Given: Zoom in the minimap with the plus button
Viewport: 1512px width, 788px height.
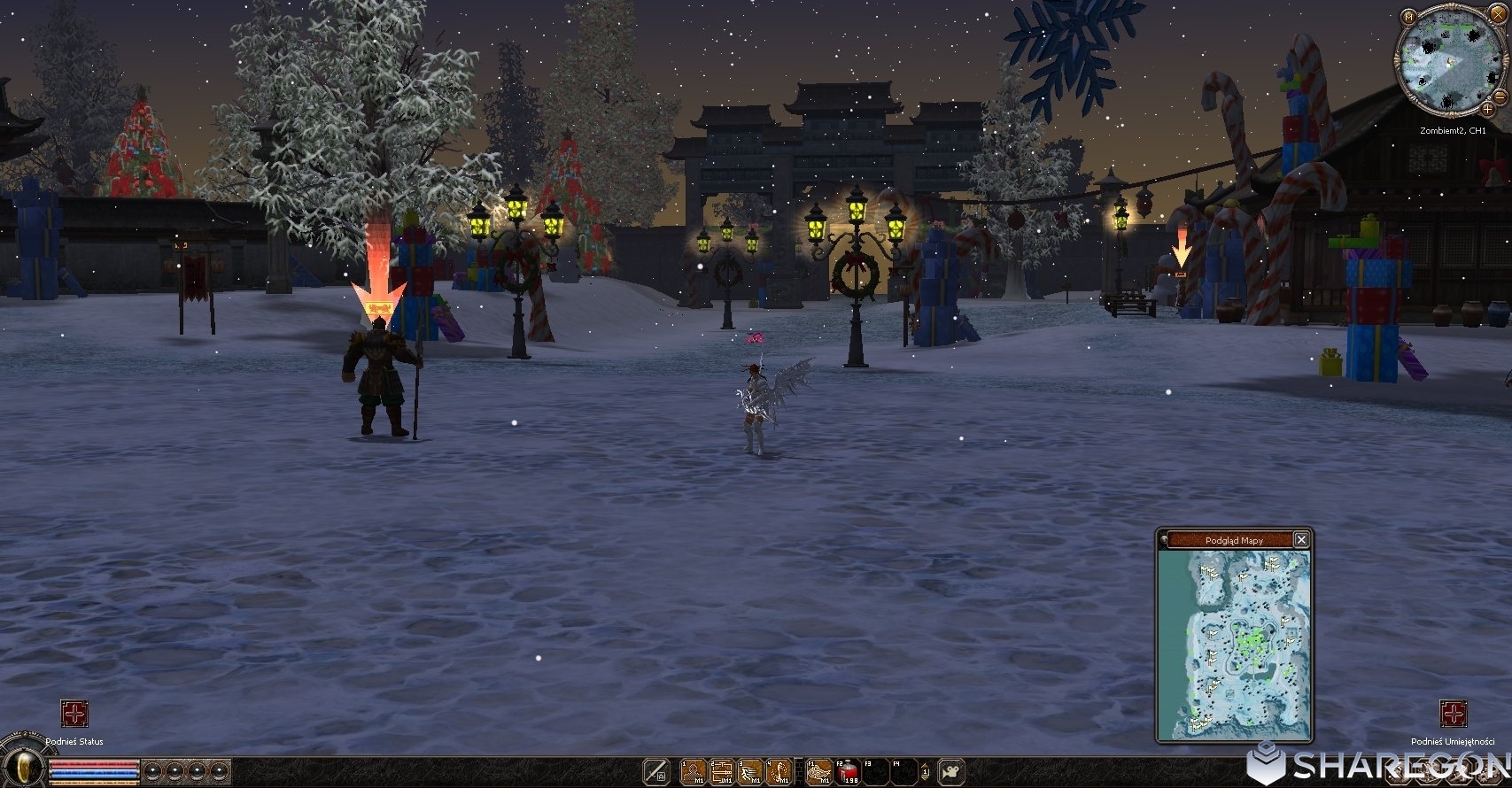Looking at the screenshot, I should [x=1485, y=109].
